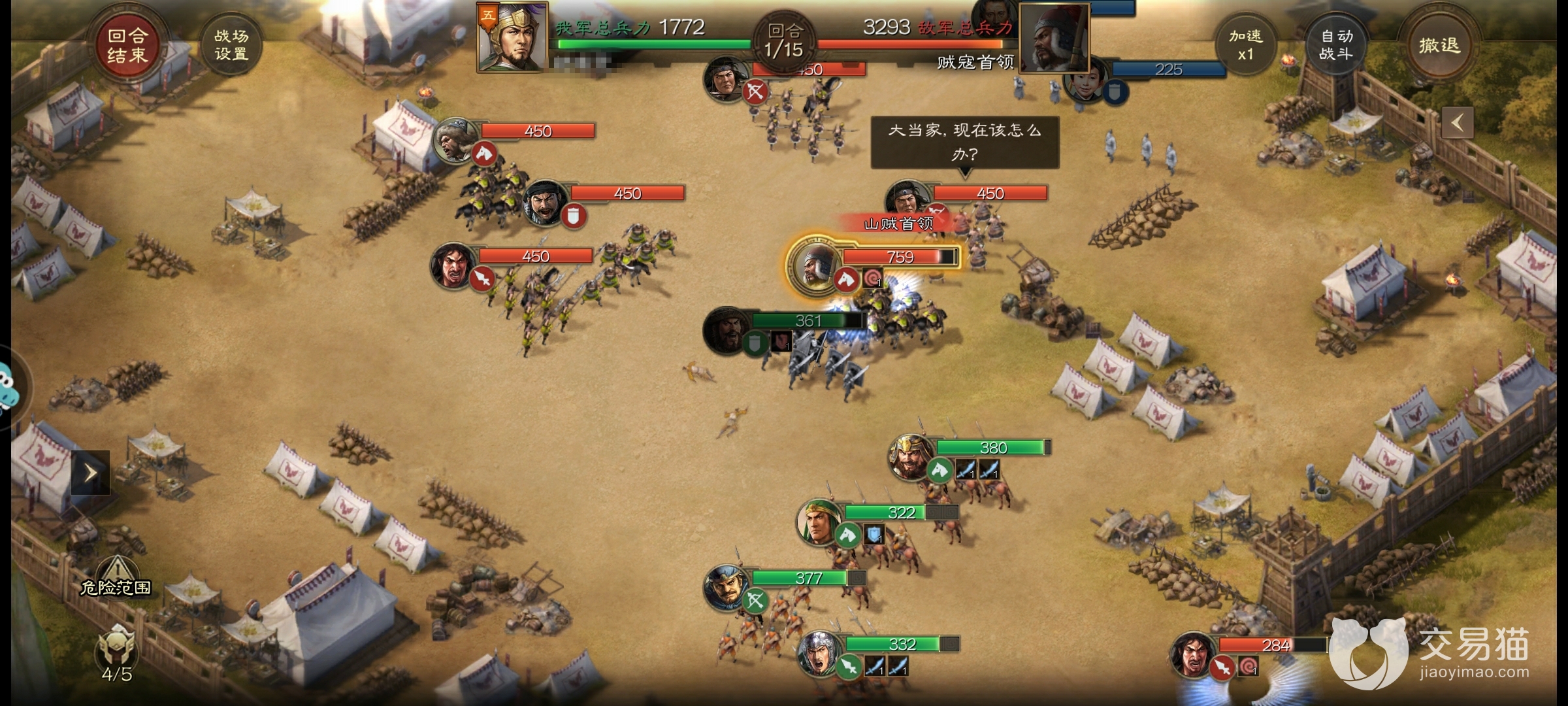Tap the 贼寇首领 enemy commander portrait
This screenshot has width=1568, height=706.
[x=1054, y=38]
